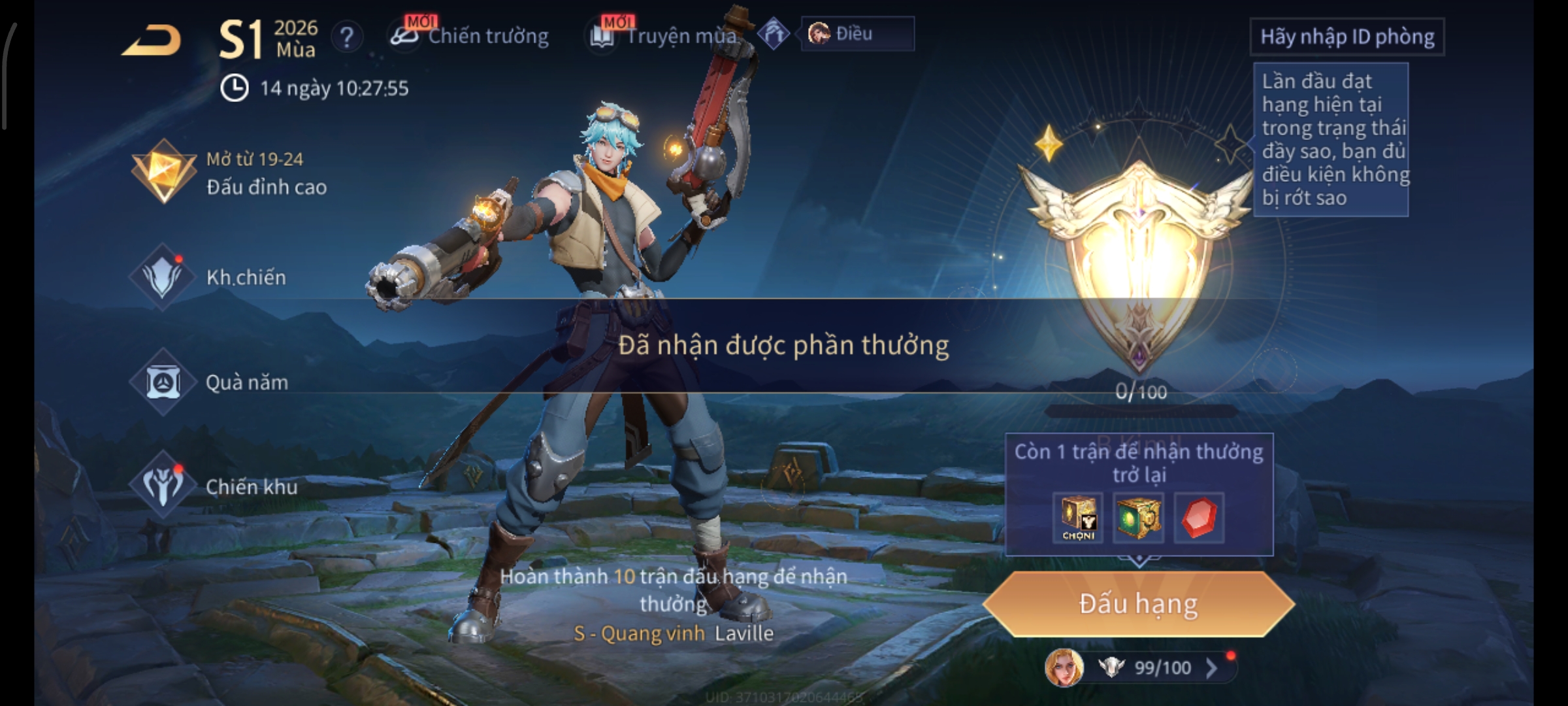Open Quà năm yearly rewards
The width and height of the screenshot is (1568, 706).
click(209, 382)
